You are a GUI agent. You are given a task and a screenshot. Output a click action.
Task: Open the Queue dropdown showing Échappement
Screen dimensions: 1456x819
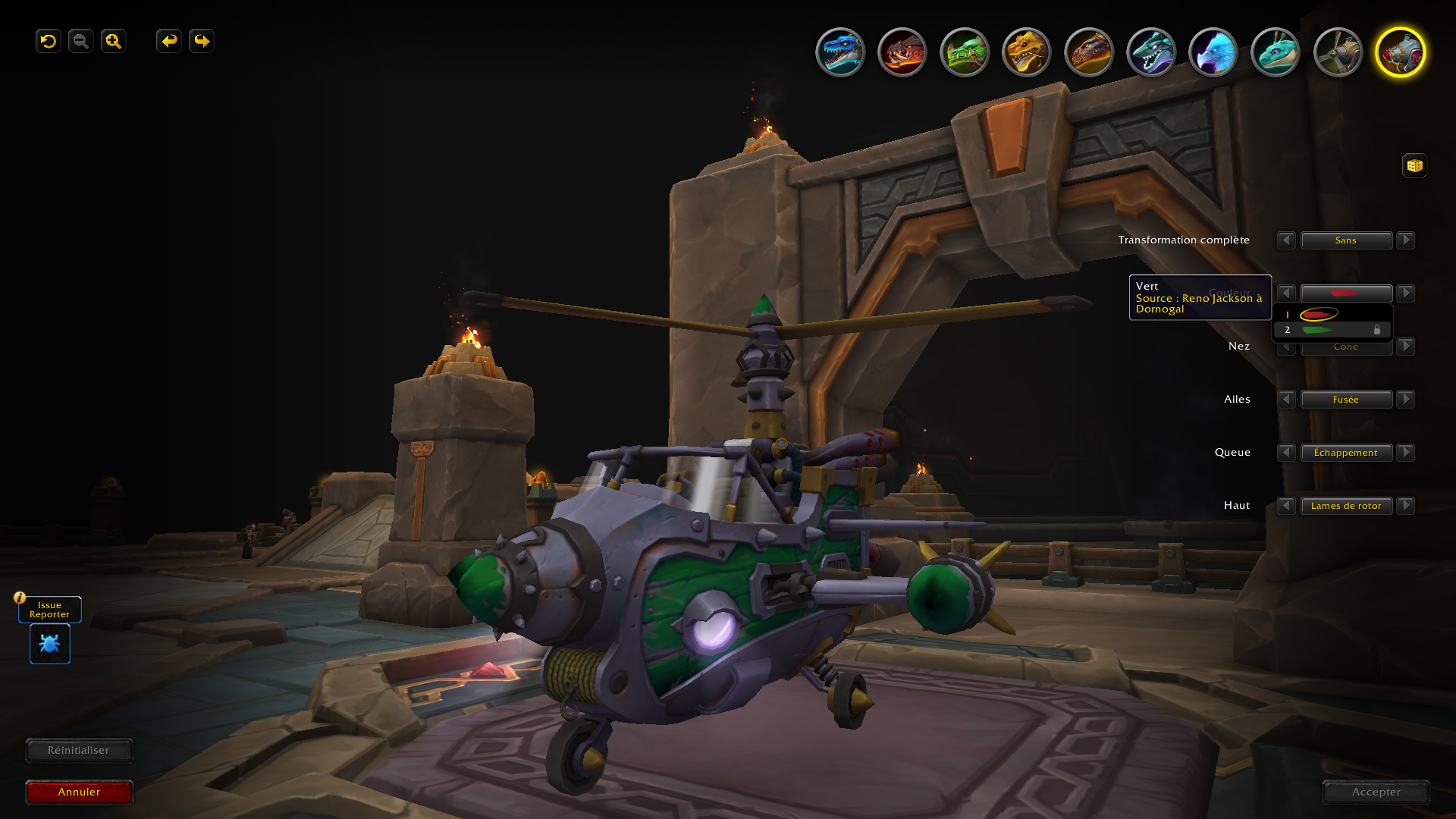pos(1346,453)
